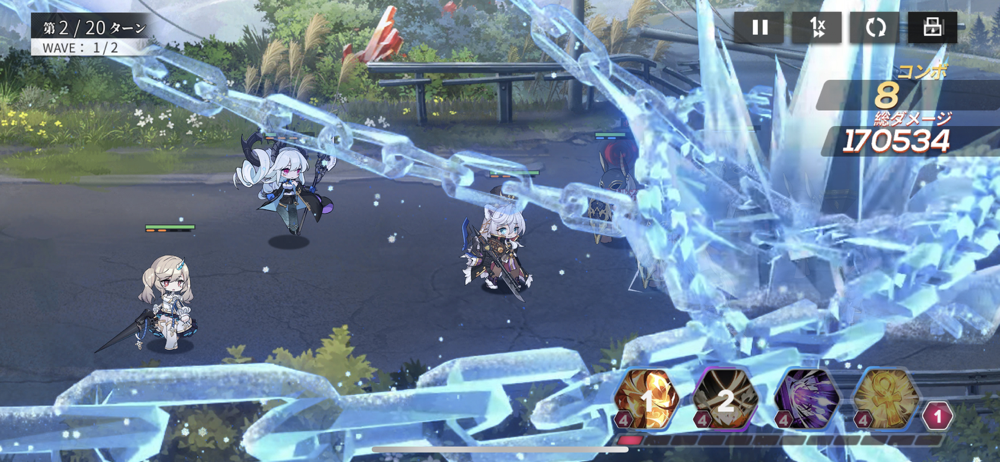Activate the purple burst skill card
Screen dimensions: 1000x462
tap(806, 400)
